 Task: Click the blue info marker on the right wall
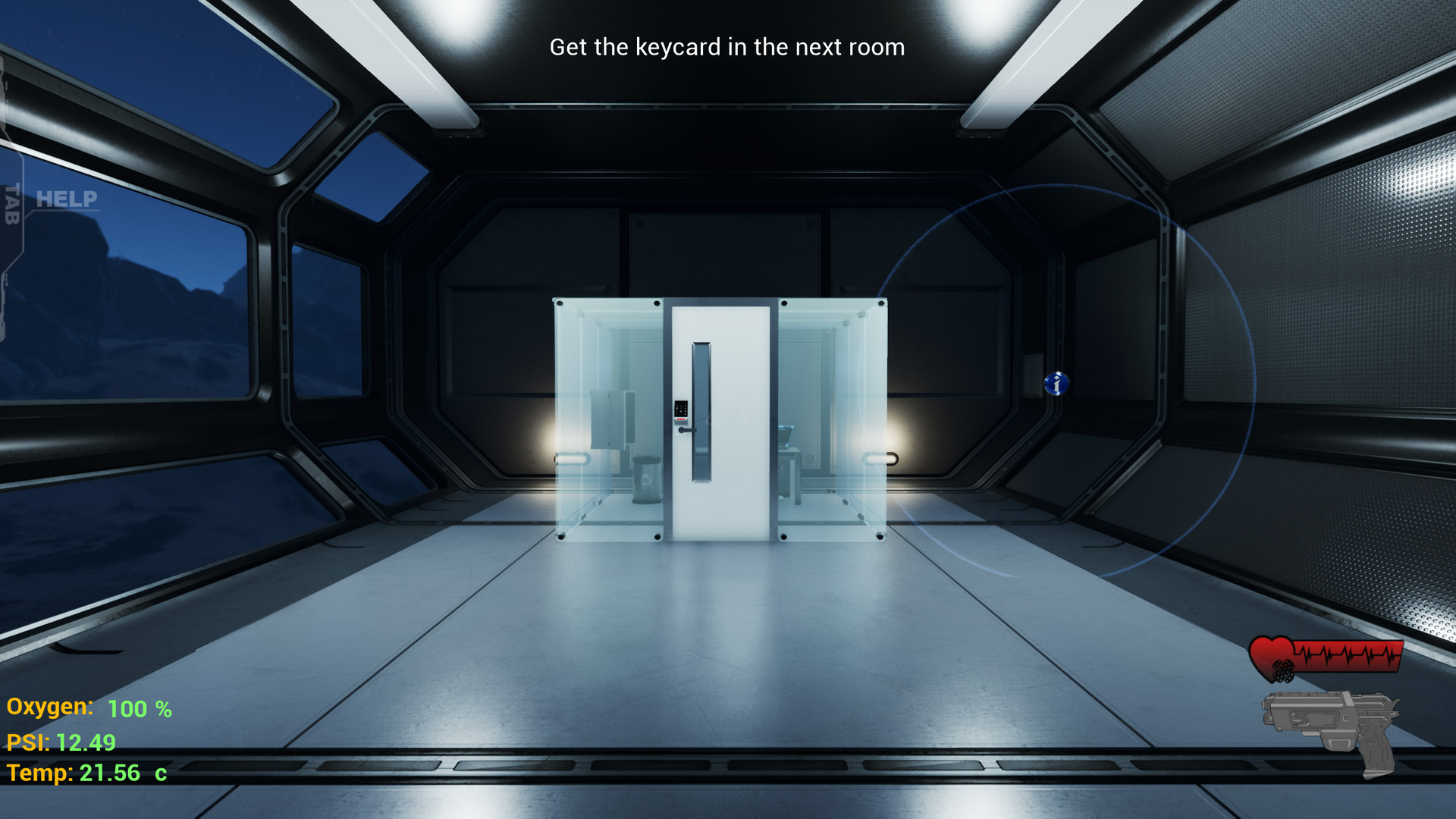click(1057, 383)
